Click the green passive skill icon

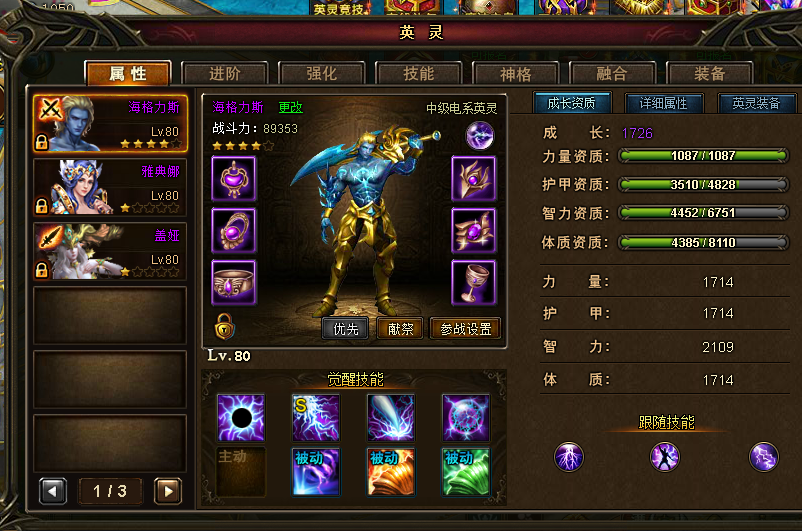[x=465, y=471]
